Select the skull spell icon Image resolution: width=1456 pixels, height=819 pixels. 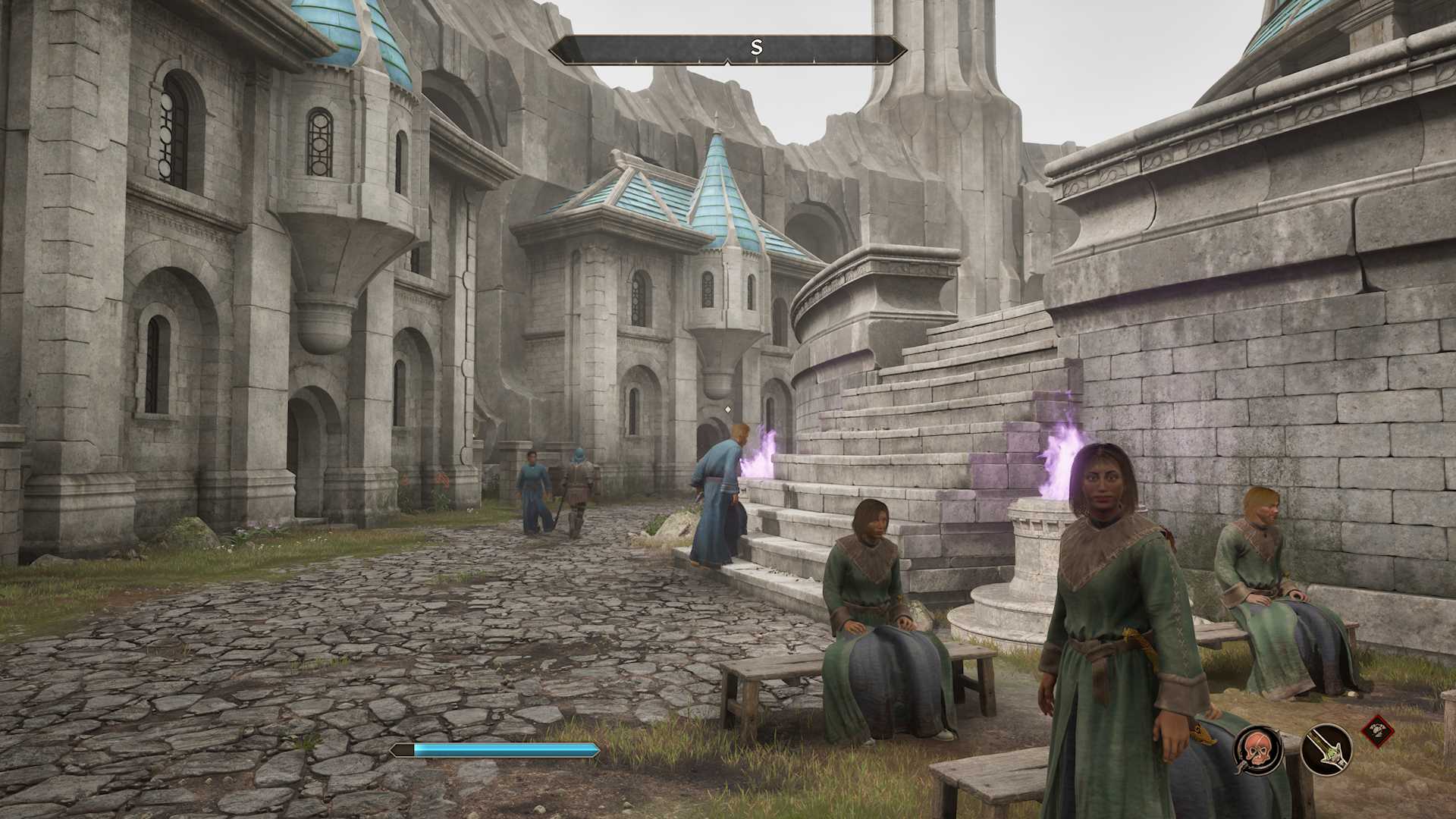point(1257,749)
